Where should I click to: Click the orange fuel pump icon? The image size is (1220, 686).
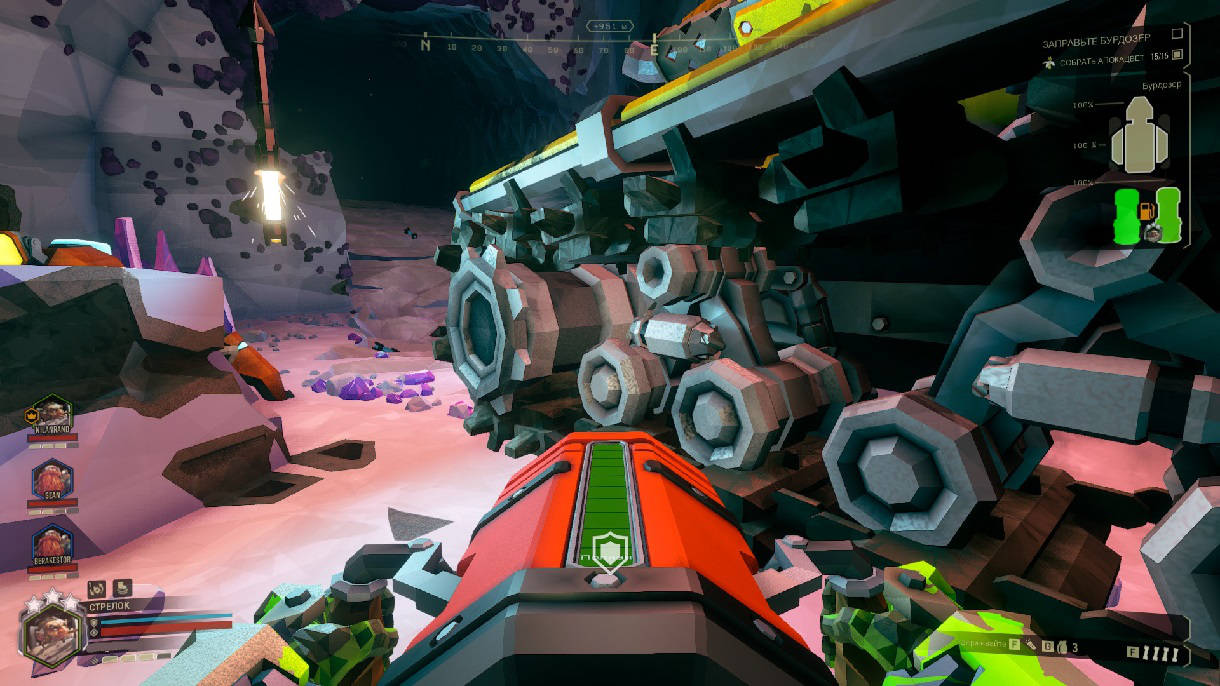1148,212
